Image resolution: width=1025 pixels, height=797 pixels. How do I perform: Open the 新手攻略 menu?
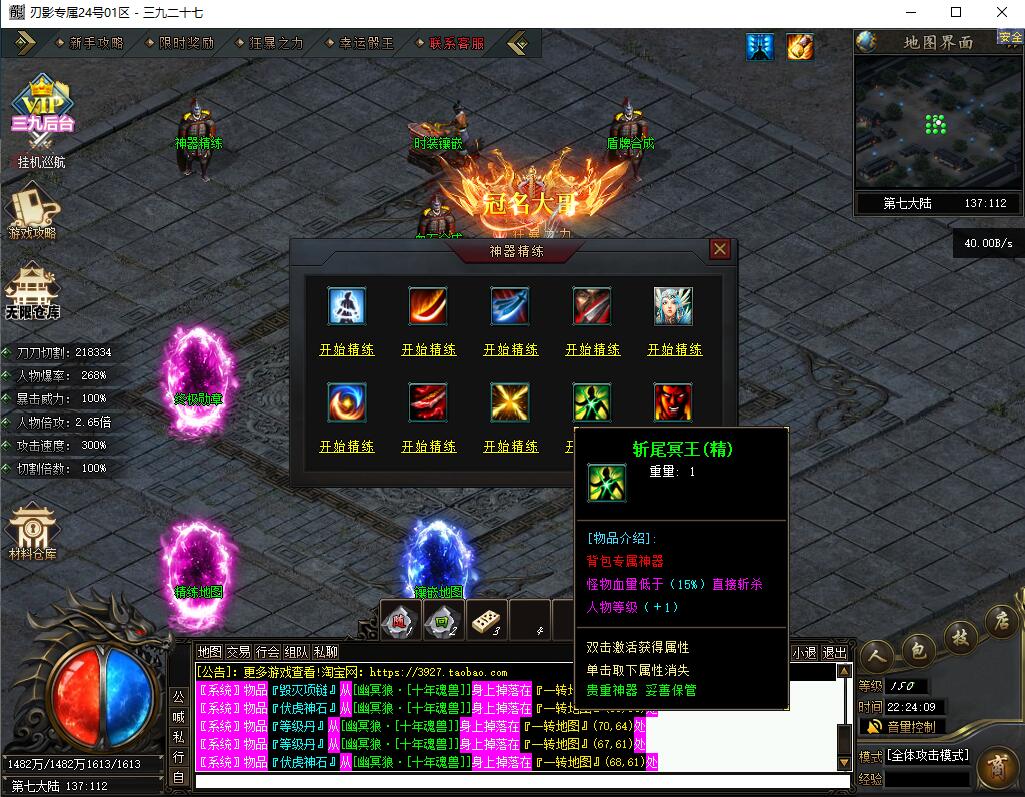point(96,43)
